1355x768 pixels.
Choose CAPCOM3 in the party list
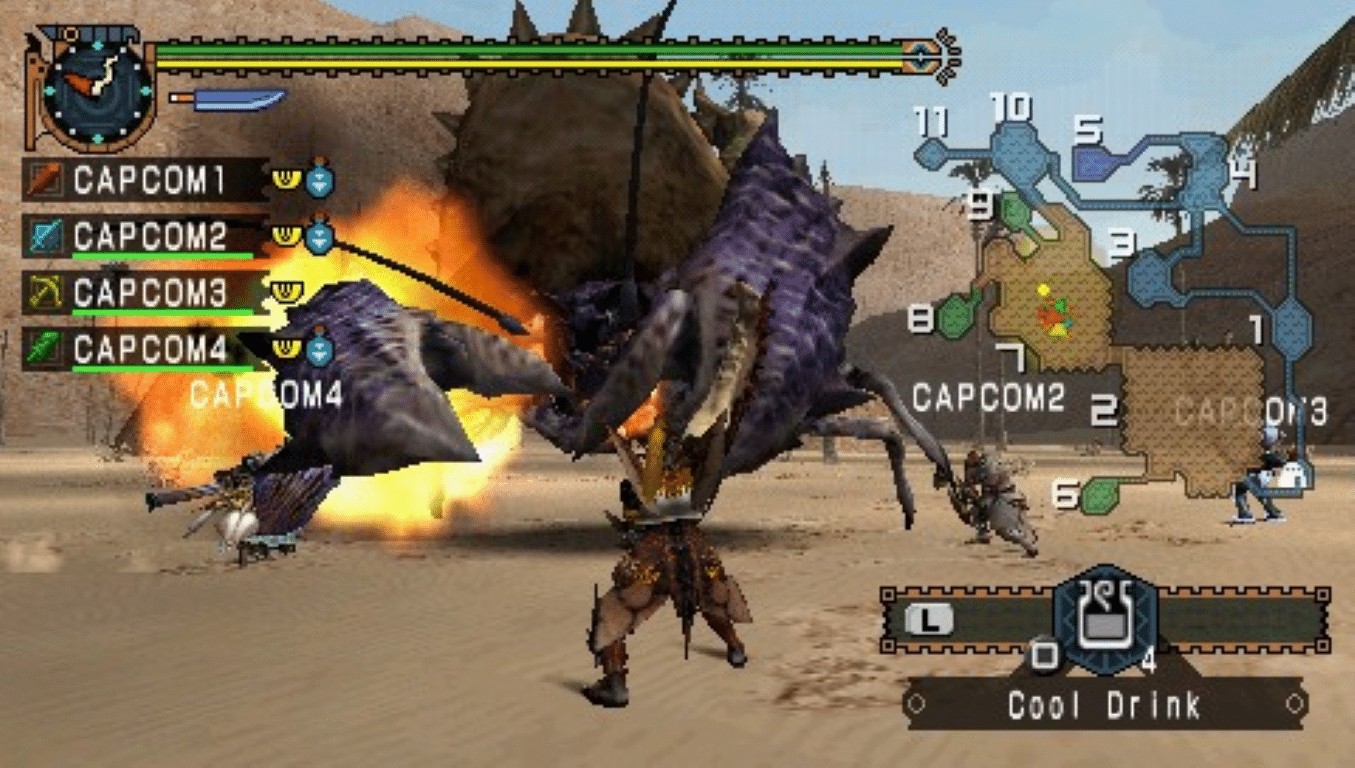[x=148, y=292]
